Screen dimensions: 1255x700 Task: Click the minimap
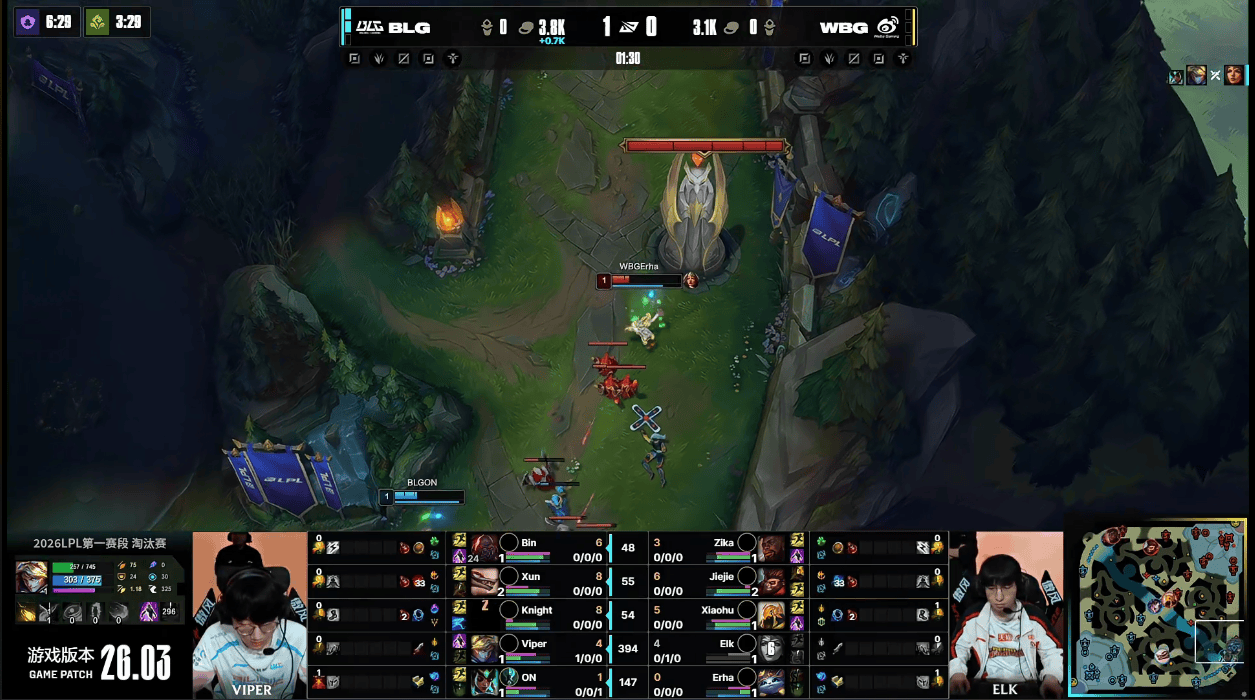[x=1160, y=613]
